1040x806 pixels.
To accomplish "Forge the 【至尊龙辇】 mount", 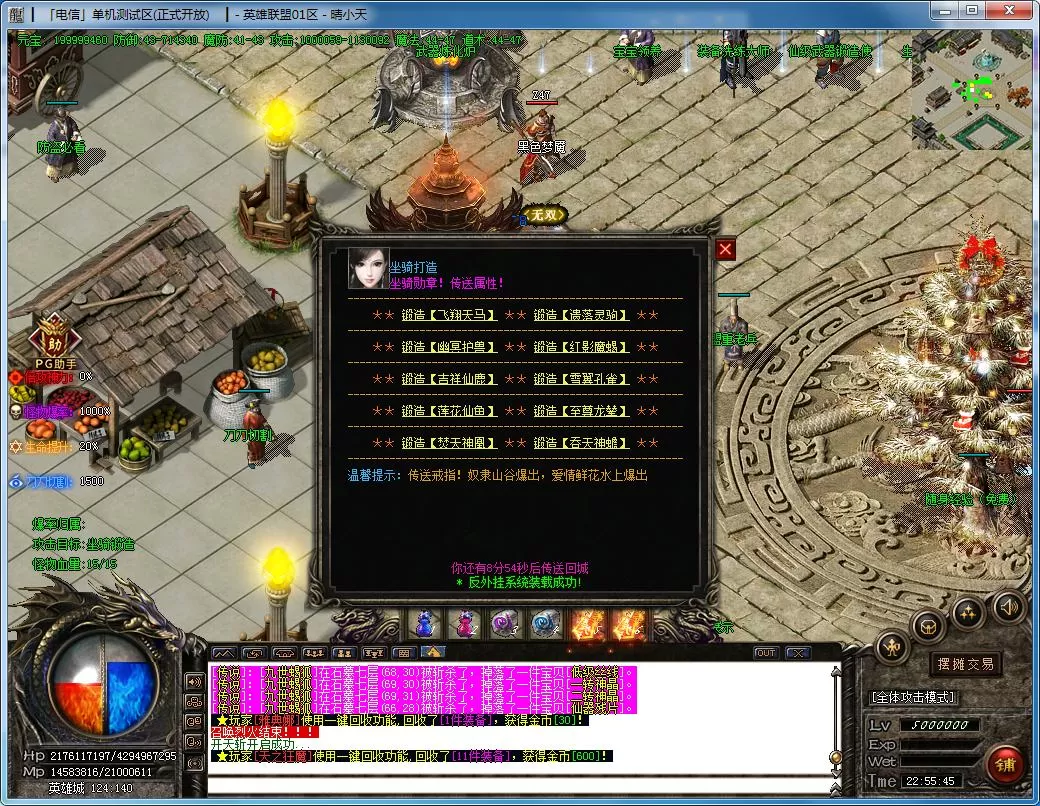I will (x=581, y=411).
